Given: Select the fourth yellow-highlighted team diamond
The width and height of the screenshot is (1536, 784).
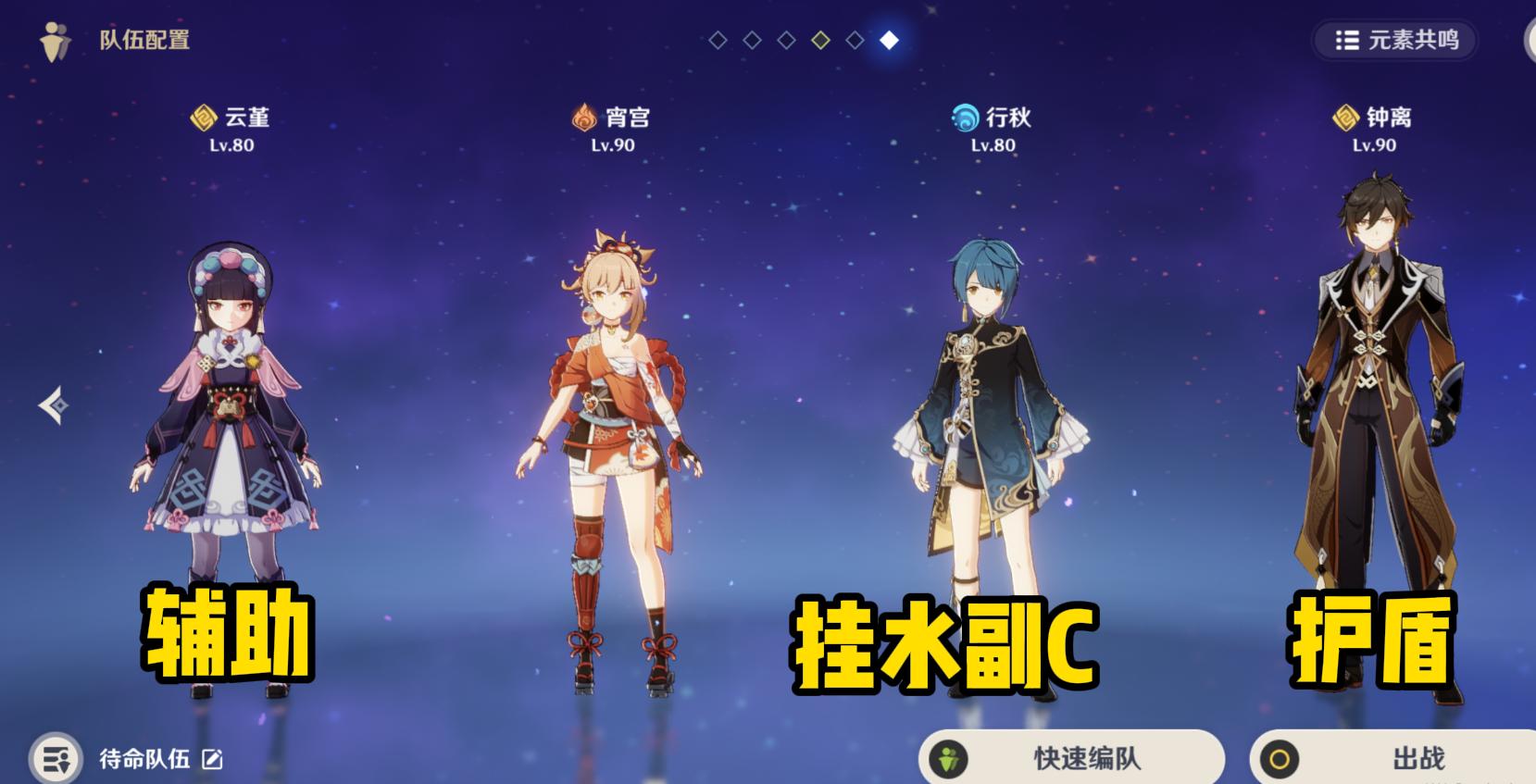Looking at the screenshot, I should [x=820, y=40].
